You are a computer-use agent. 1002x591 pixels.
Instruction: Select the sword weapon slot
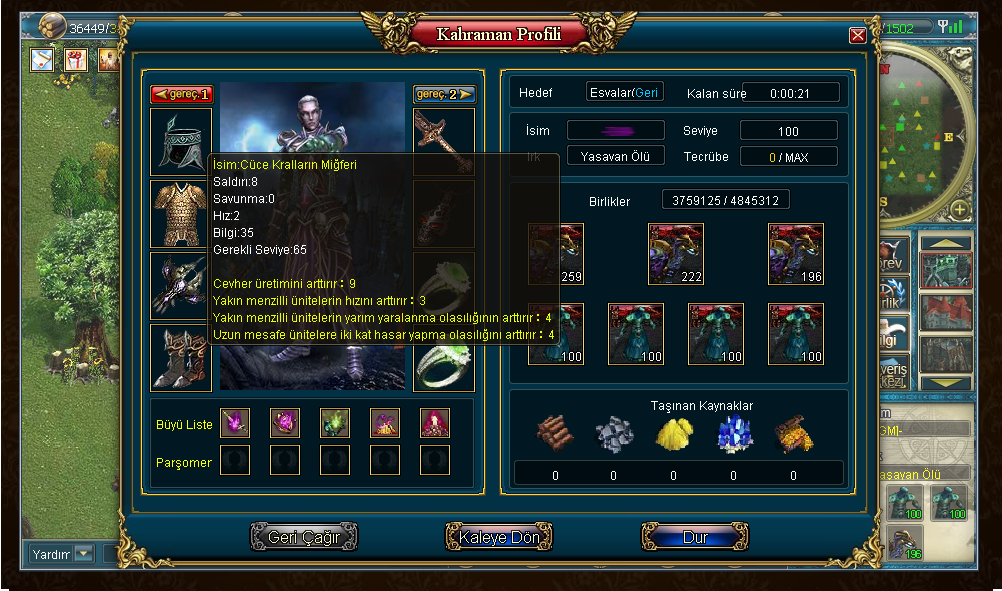pyautogui.click(x=444, y=140)
